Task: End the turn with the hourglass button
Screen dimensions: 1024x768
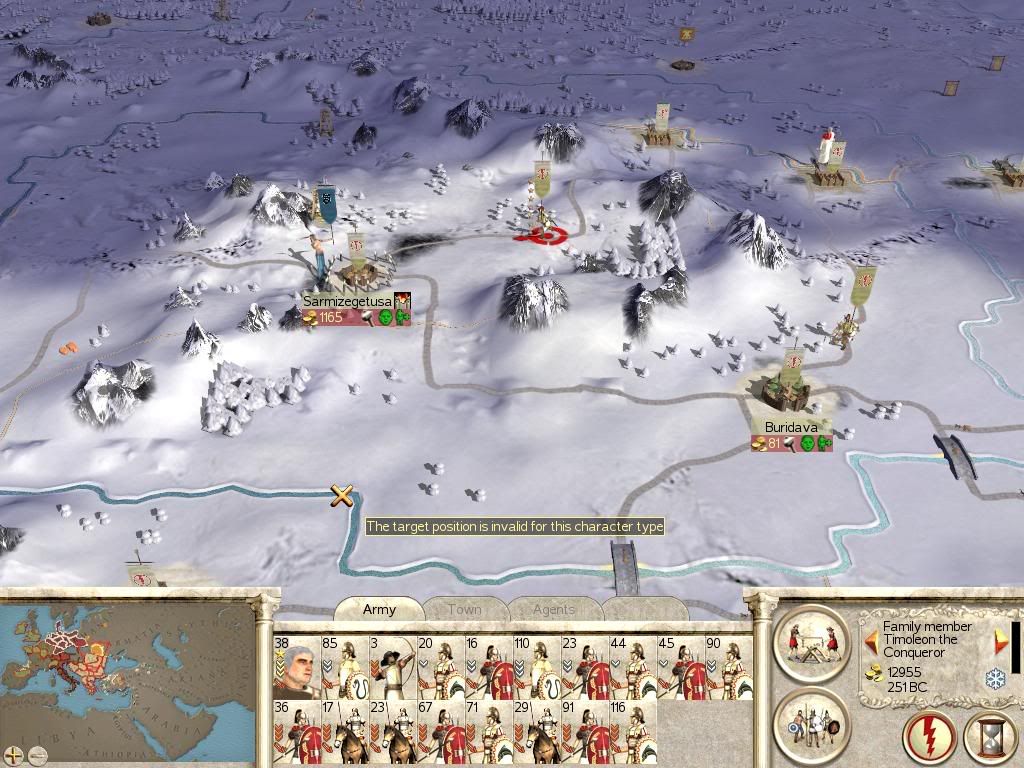Action: 990,739
